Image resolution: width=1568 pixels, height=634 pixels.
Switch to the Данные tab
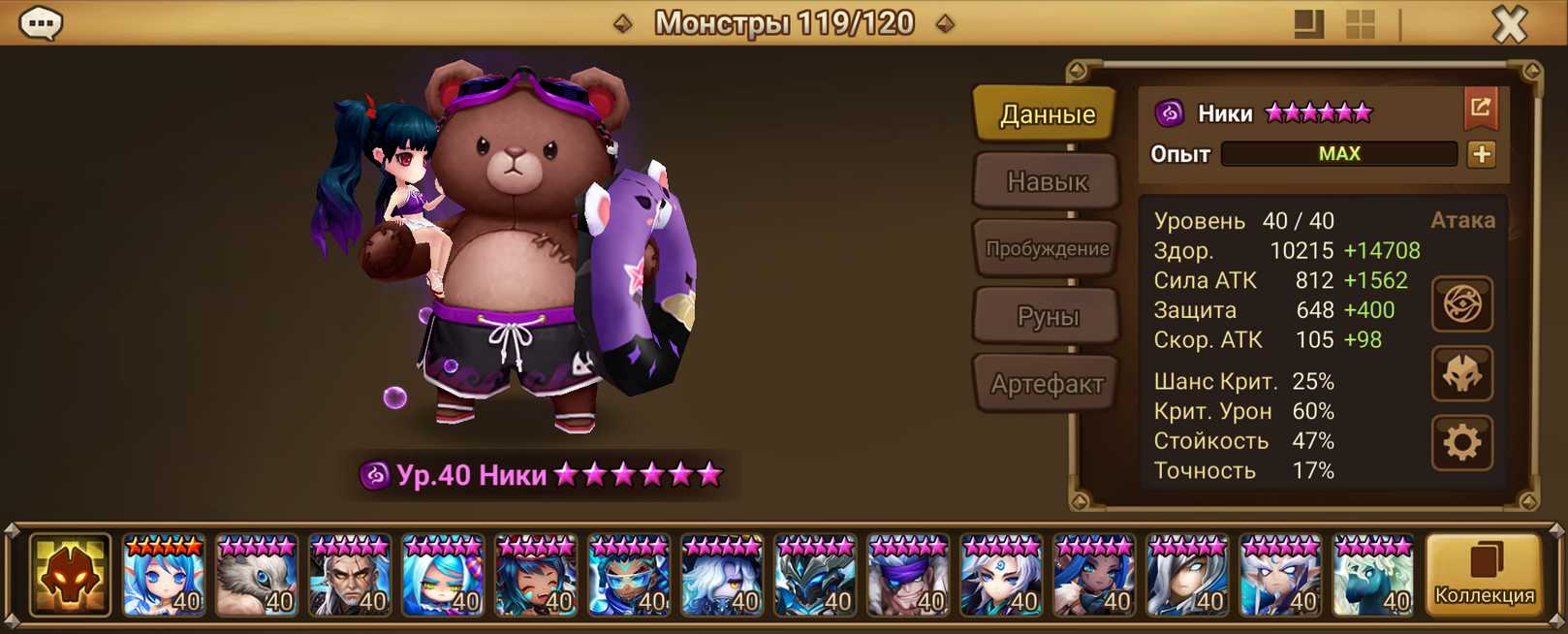pos(1047,114)
